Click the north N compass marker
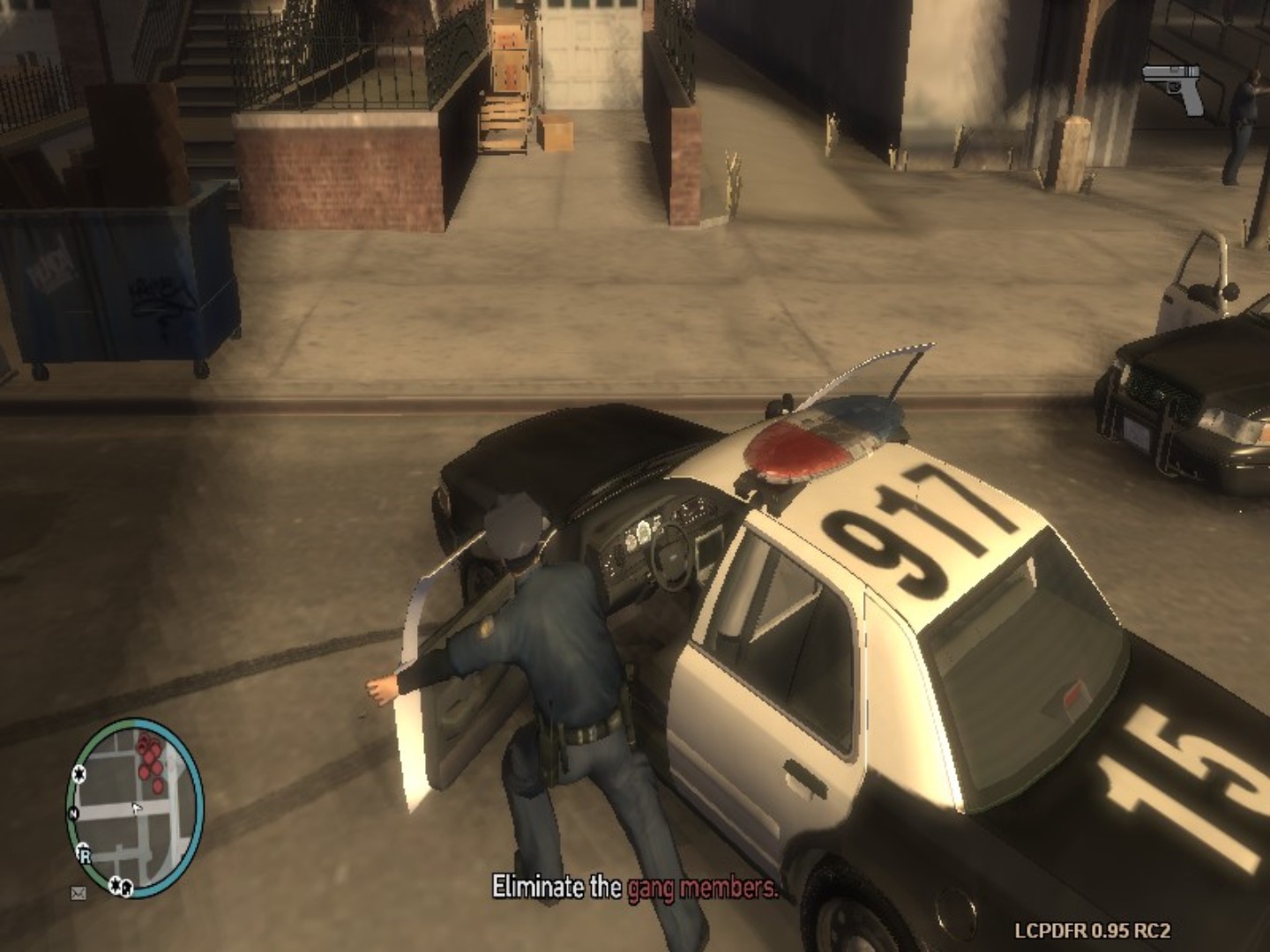The height and width of the screenshot is (952, 1270). pyautogui.click(x=74, y=813)
